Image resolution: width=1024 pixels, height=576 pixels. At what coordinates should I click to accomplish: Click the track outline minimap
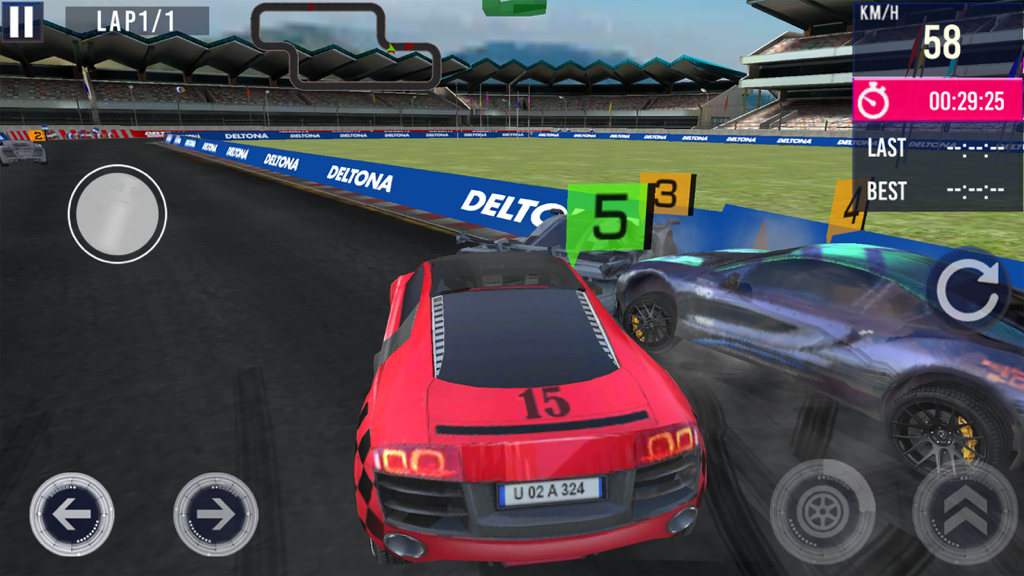tap(345, 45)
